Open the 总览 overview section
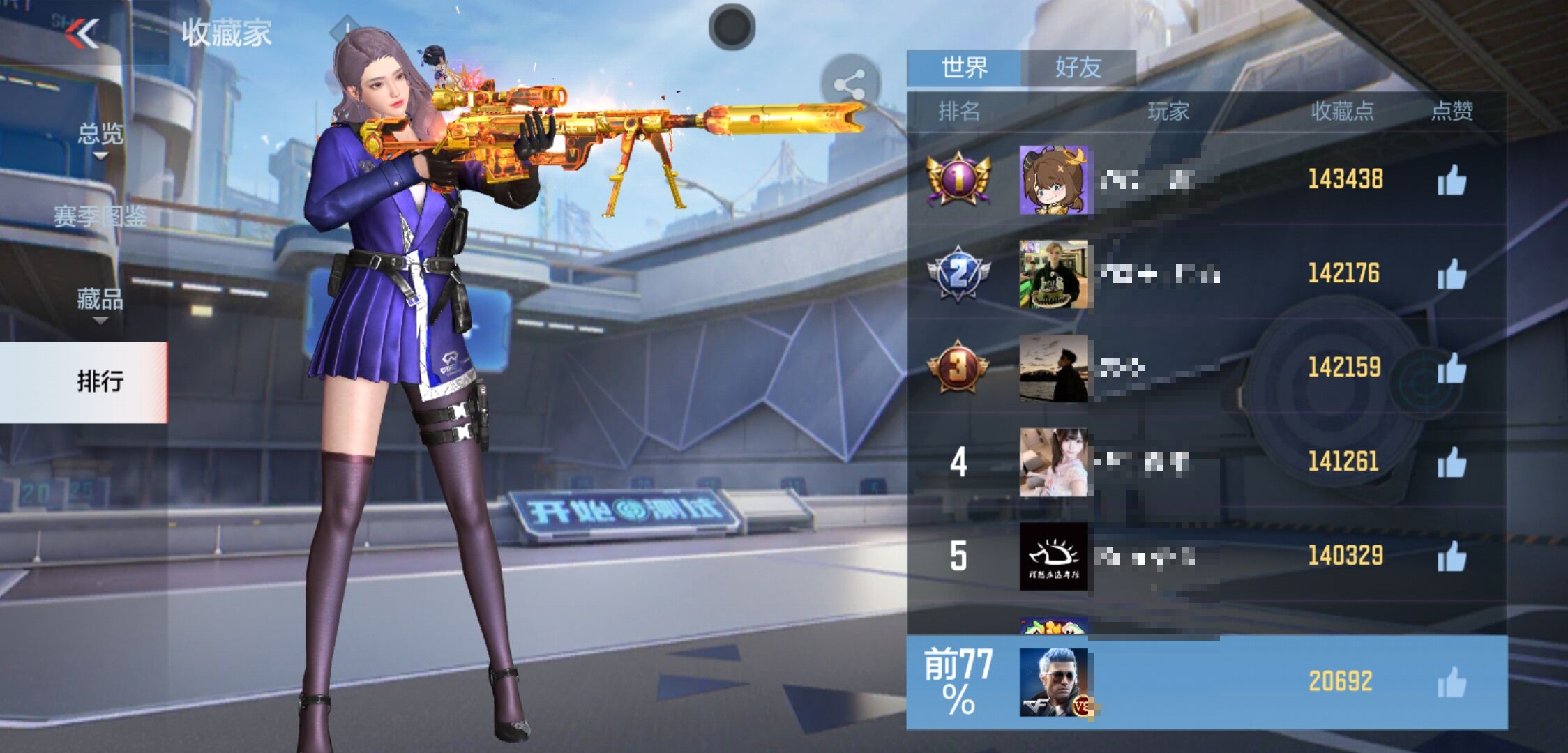1568x753 pixels. point(100,134)
